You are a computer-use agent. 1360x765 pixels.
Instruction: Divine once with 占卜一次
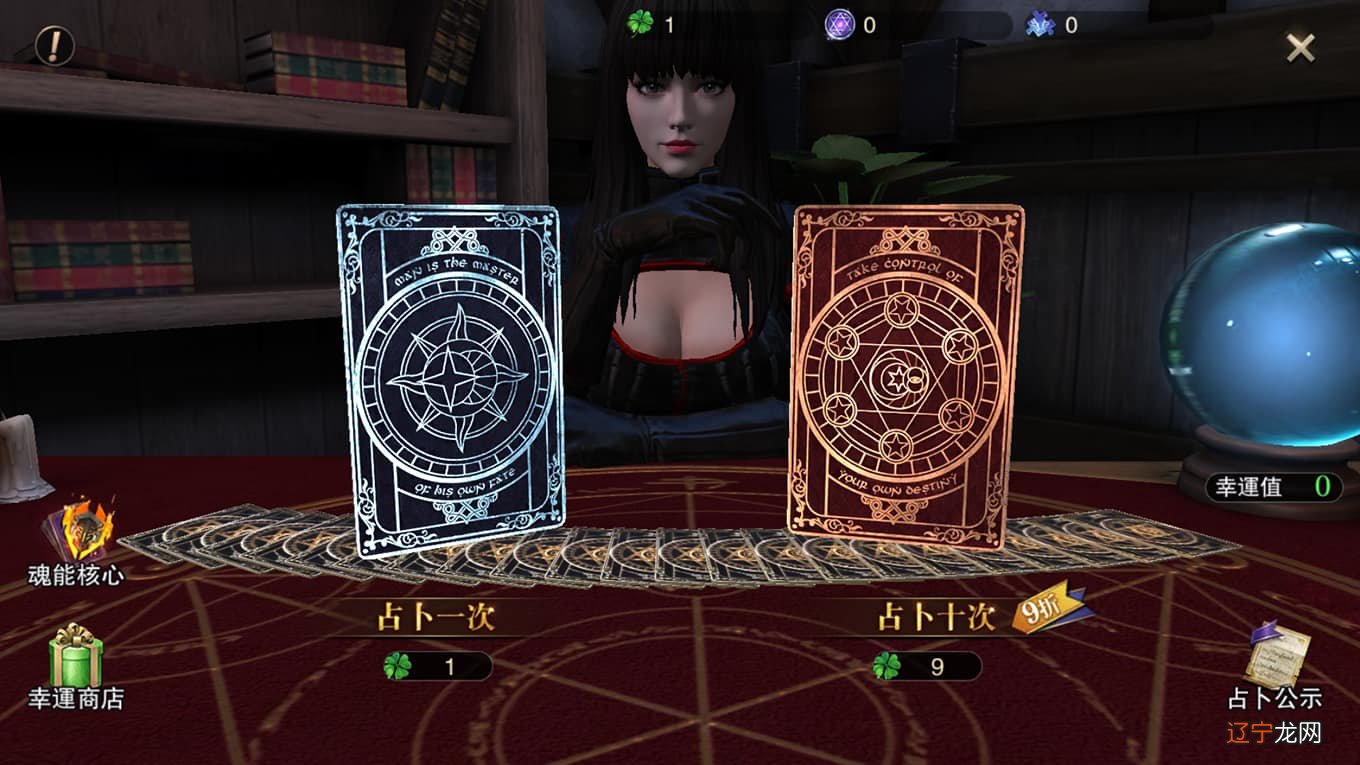[436, 618]
